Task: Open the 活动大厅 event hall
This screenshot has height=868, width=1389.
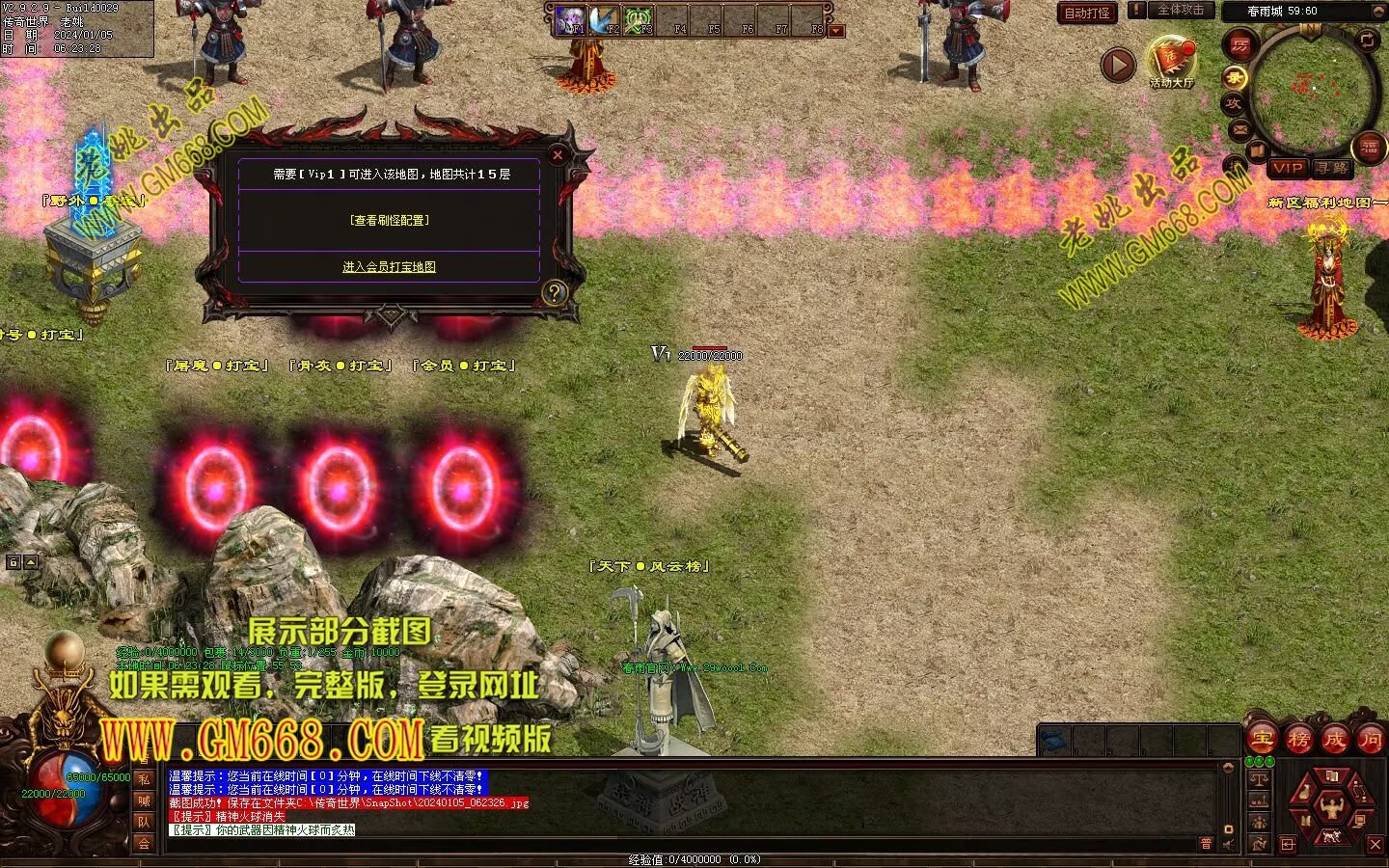Action: coord(1171,62)
